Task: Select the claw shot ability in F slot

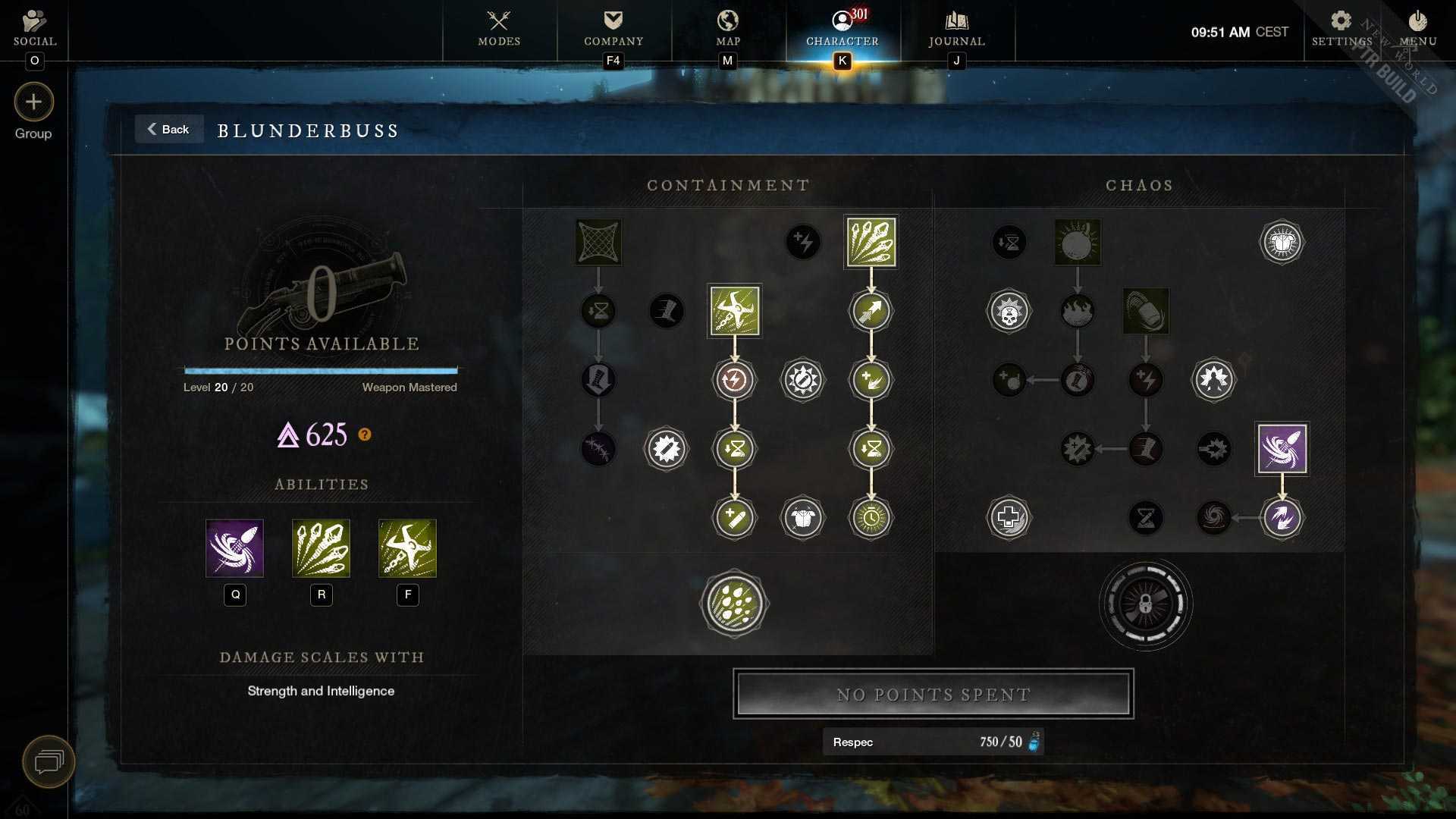Action: (x=407, y=548)
